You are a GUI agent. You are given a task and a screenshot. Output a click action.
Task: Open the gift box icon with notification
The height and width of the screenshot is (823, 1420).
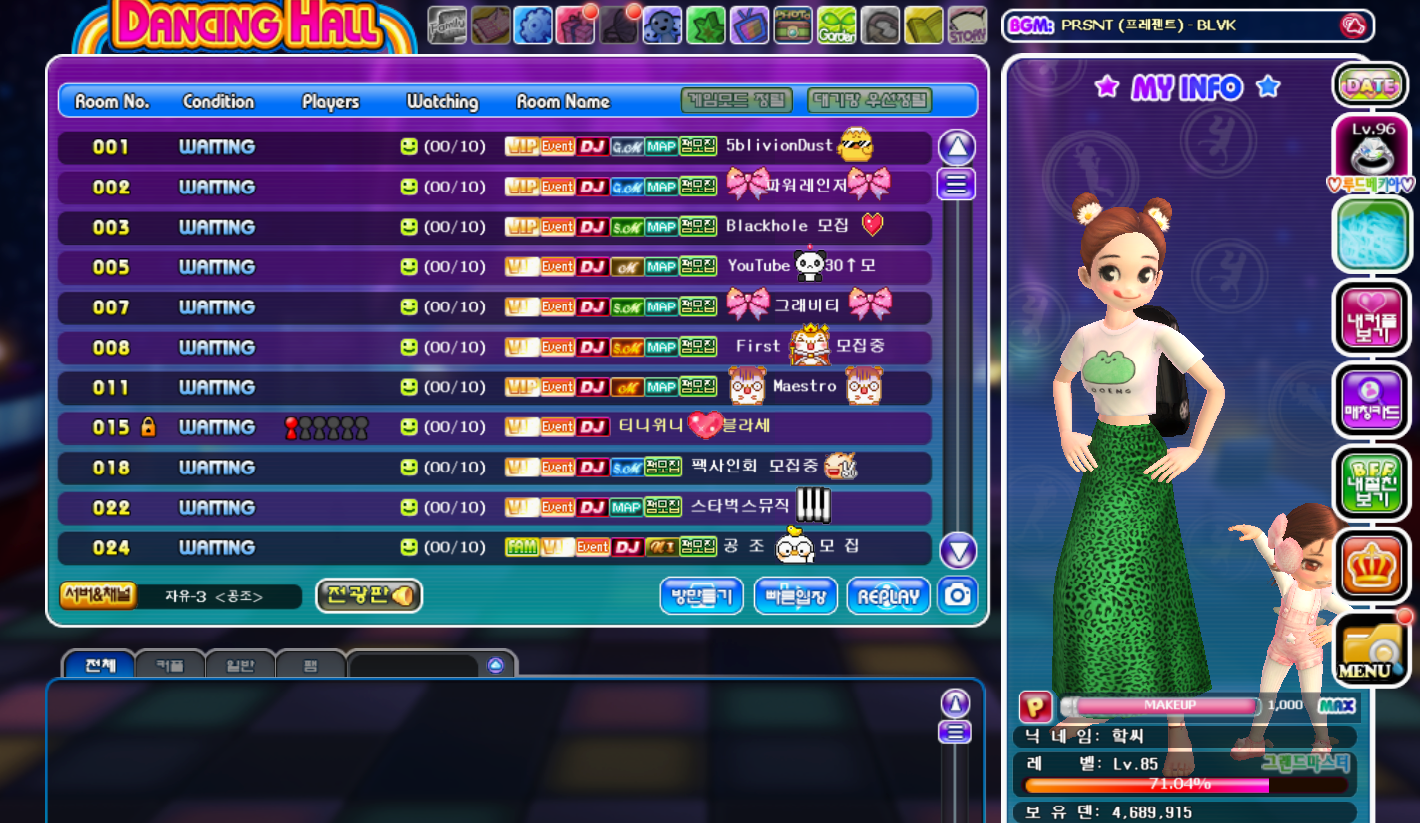point(576,25)
